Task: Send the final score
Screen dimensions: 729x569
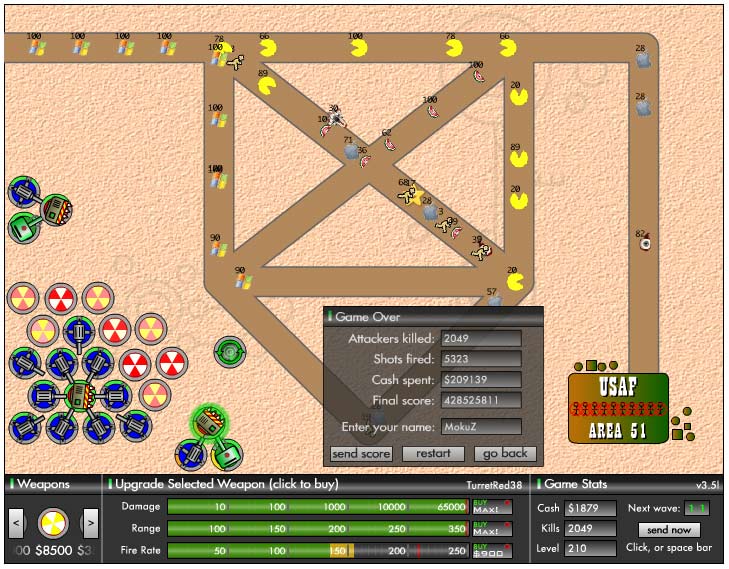Action: pos(360,454)
